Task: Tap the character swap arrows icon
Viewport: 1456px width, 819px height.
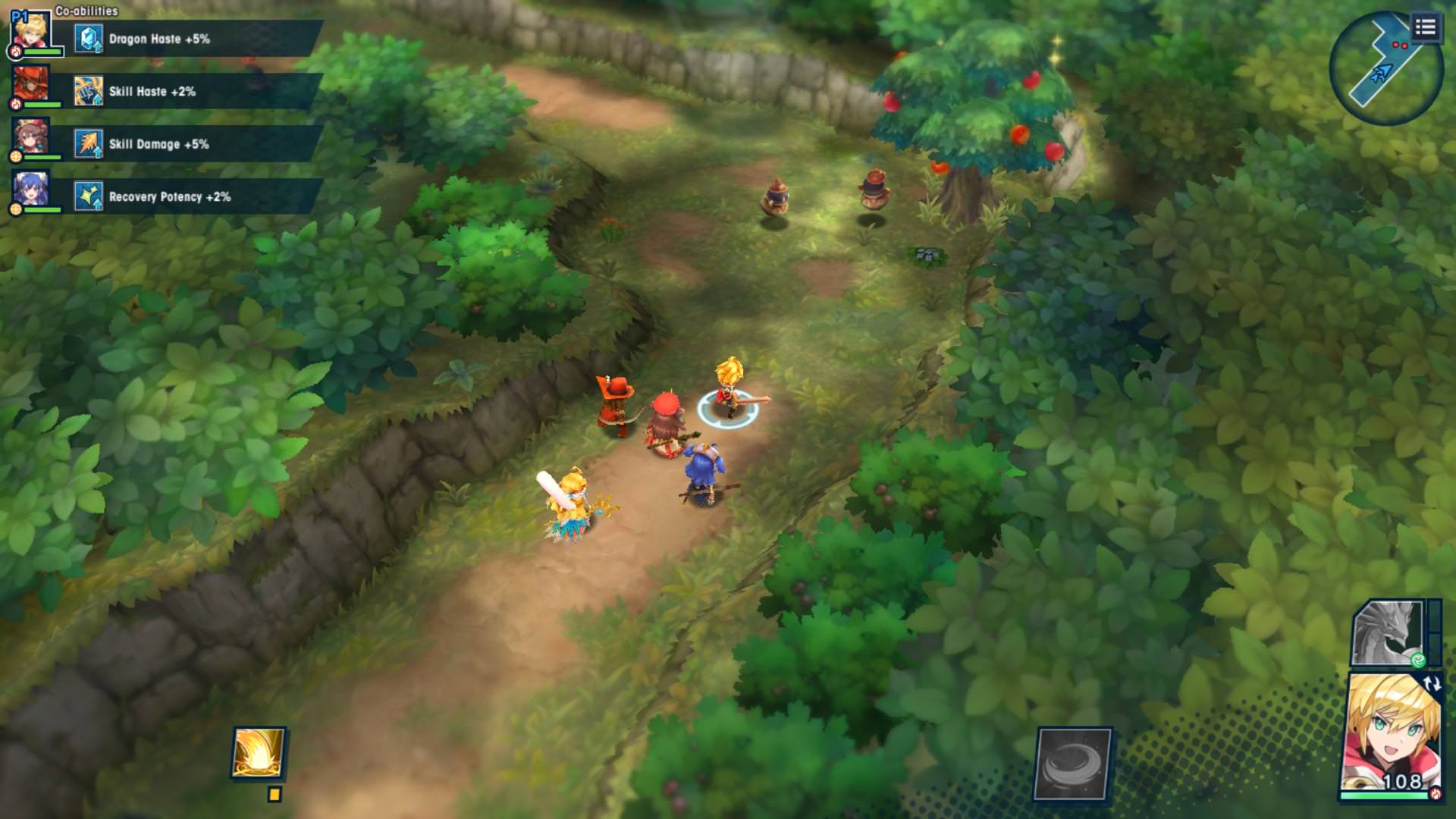Action: (1432, 683)
